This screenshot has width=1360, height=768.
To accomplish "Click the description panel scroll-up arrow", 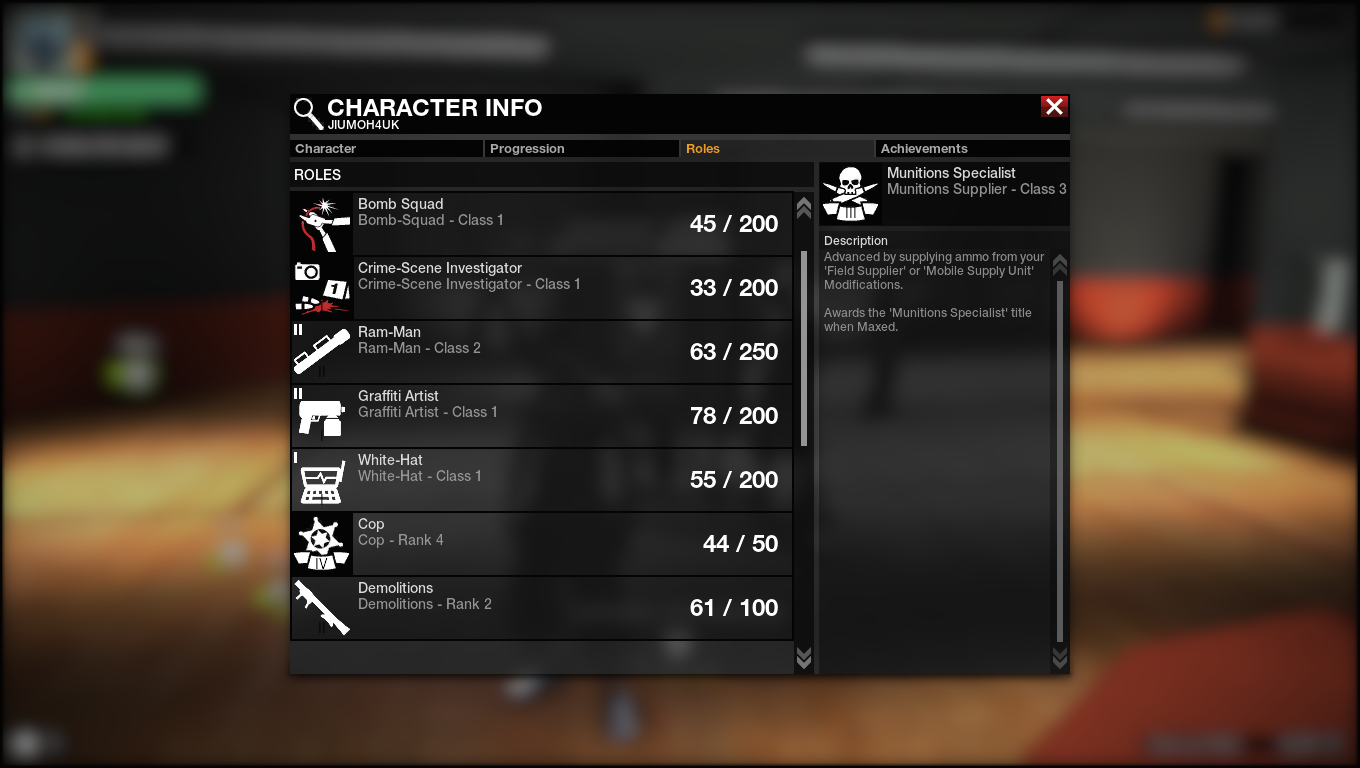I will coord(1060,265).
